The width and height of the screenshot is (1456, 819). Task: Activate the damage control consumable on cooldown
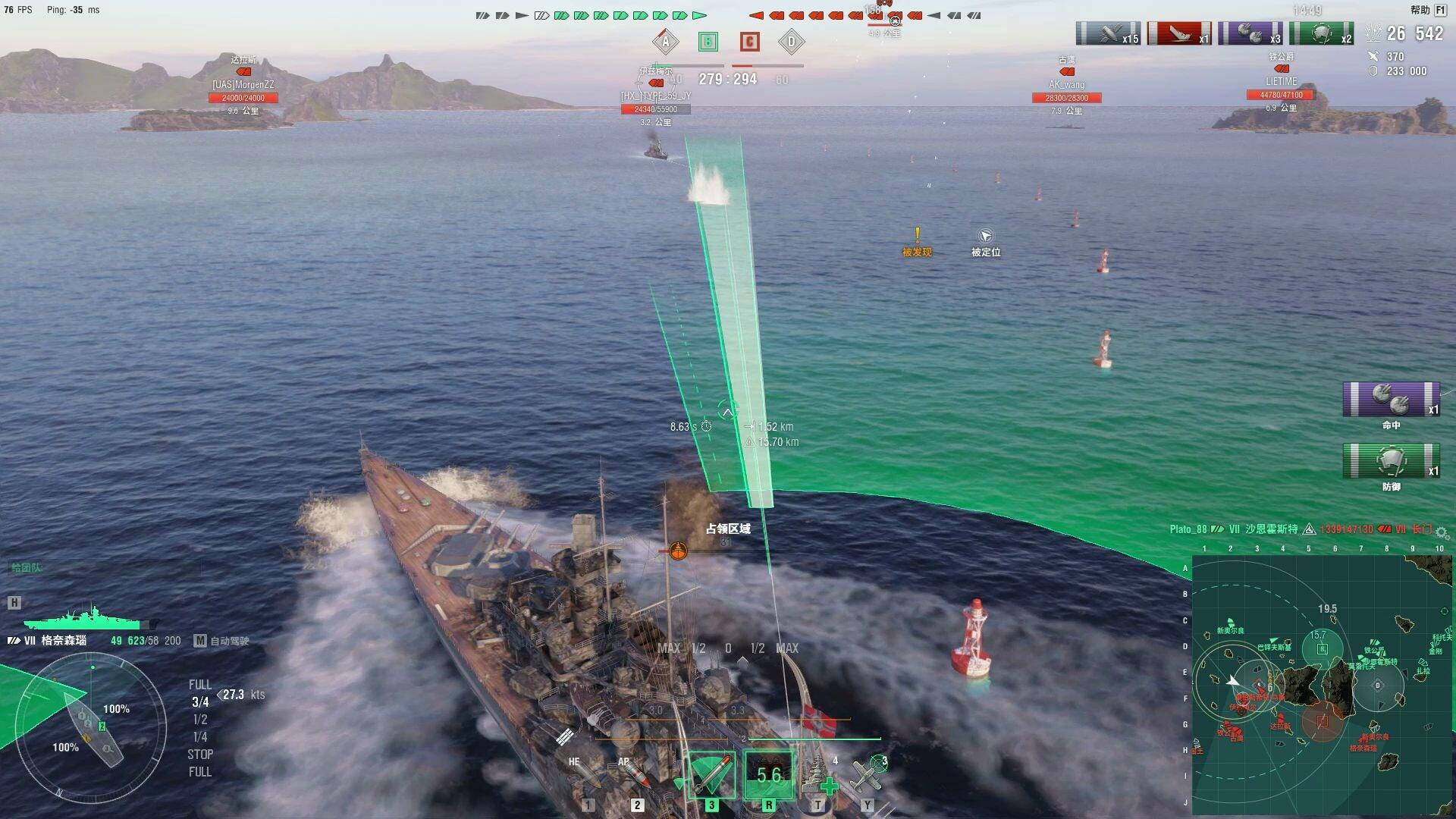pos(768,775)
